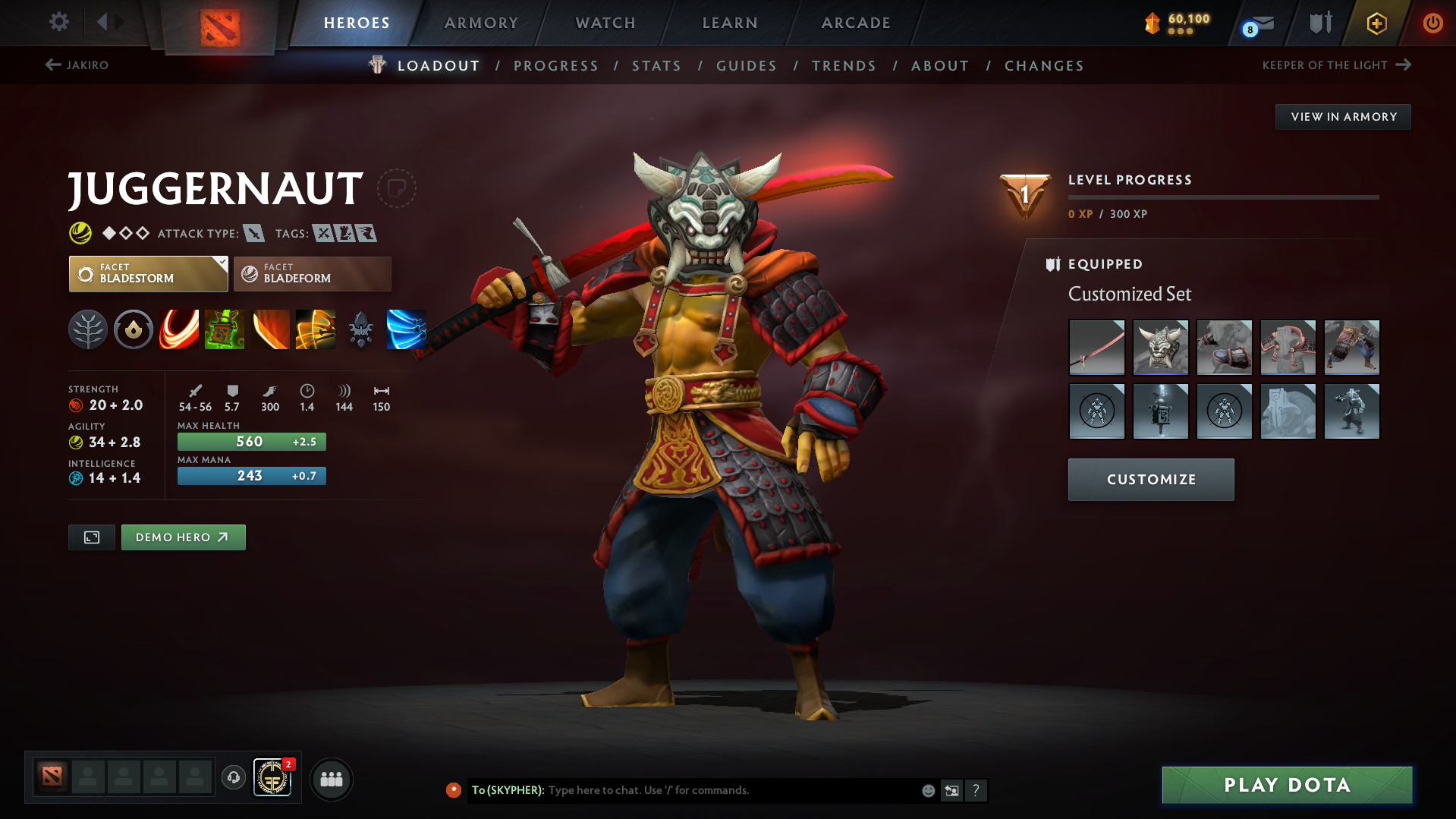This screenshot has width=1456, height=819.
Task: Select the samurai mask item thumbnail
Action: [1161, 347]
